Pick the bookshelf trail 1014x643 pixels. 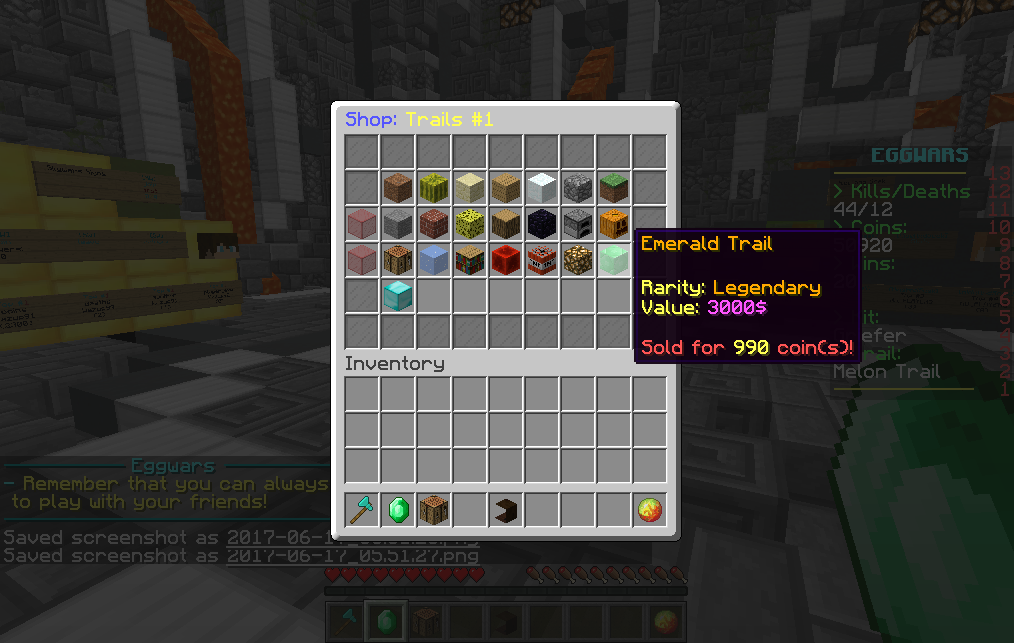469,259
